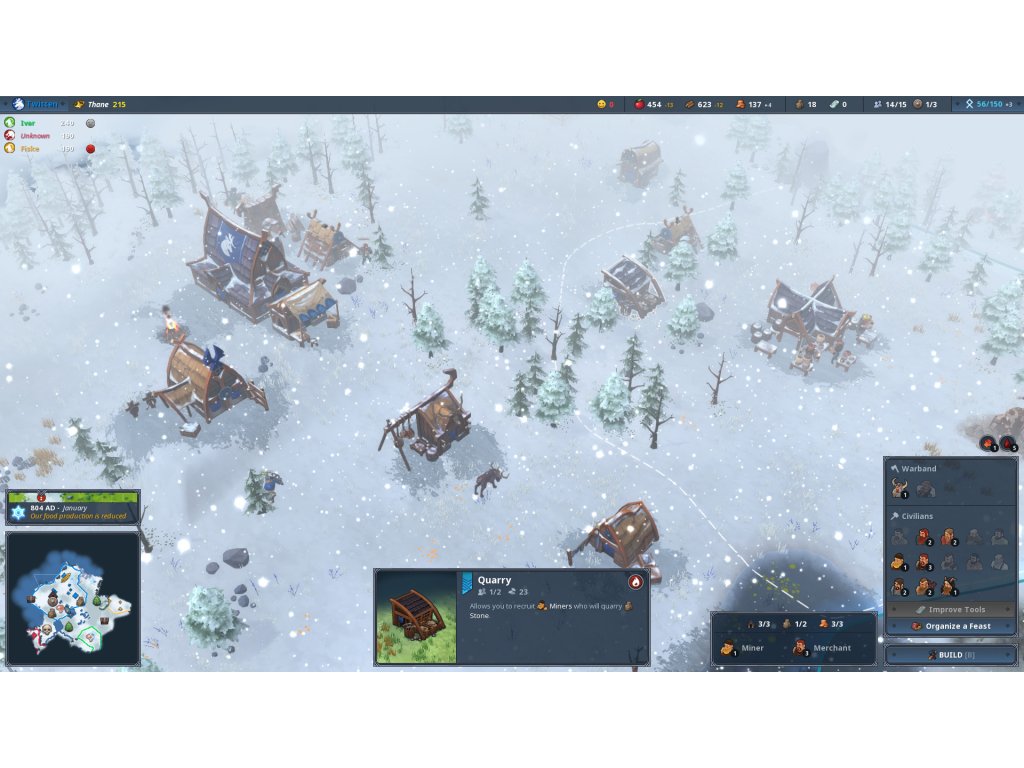Click the Improve Tools button
Image resolution: width=1024 pixels, height=768 pixels.
tap(950, 609)
